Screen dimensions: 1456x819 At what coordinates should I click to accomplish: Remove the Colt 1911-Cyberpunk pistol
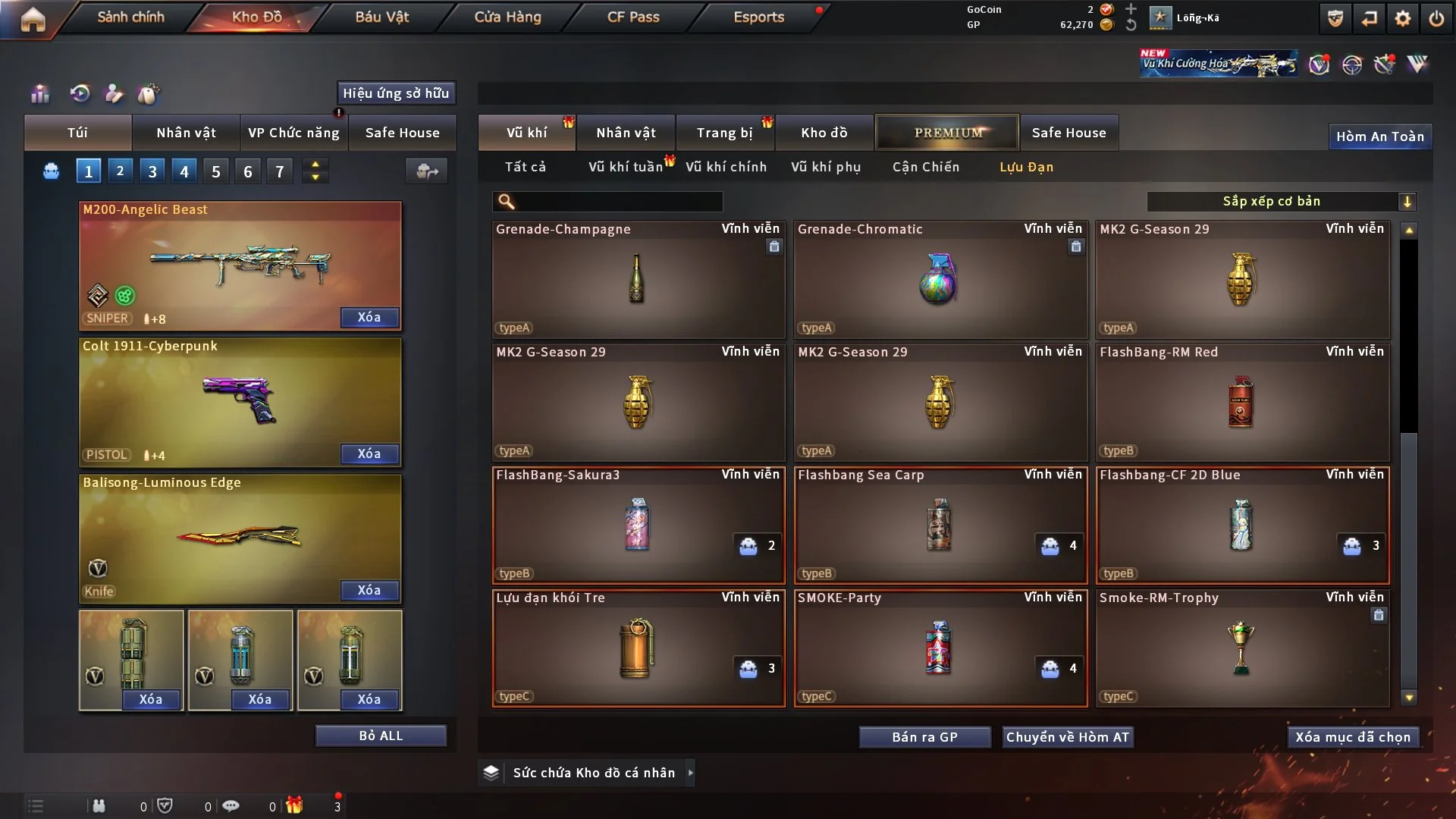[369, 453]
